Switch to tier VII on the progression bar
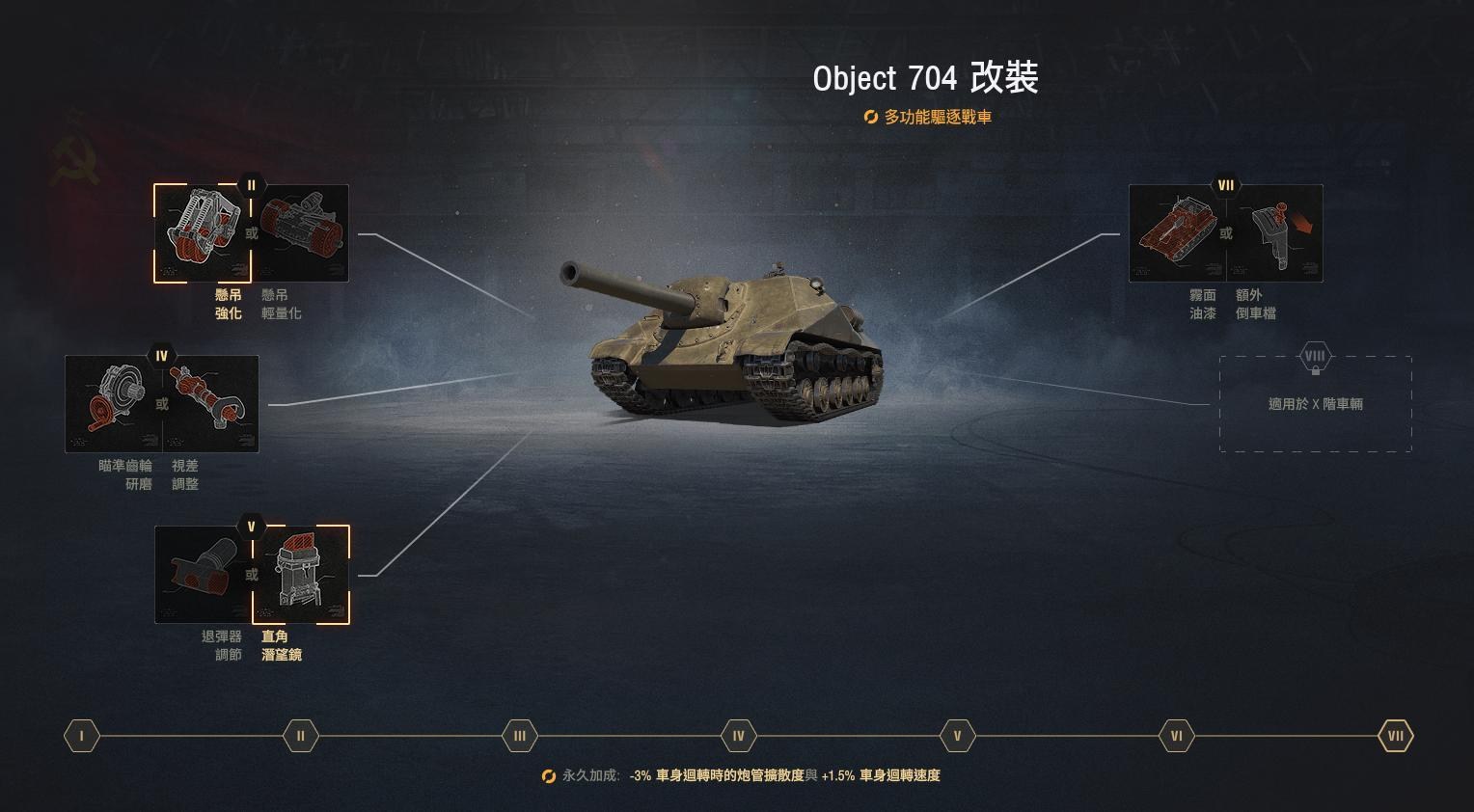Image resolution: width=1474 pixels, height=812 pixels. (x=1394, y=736)
